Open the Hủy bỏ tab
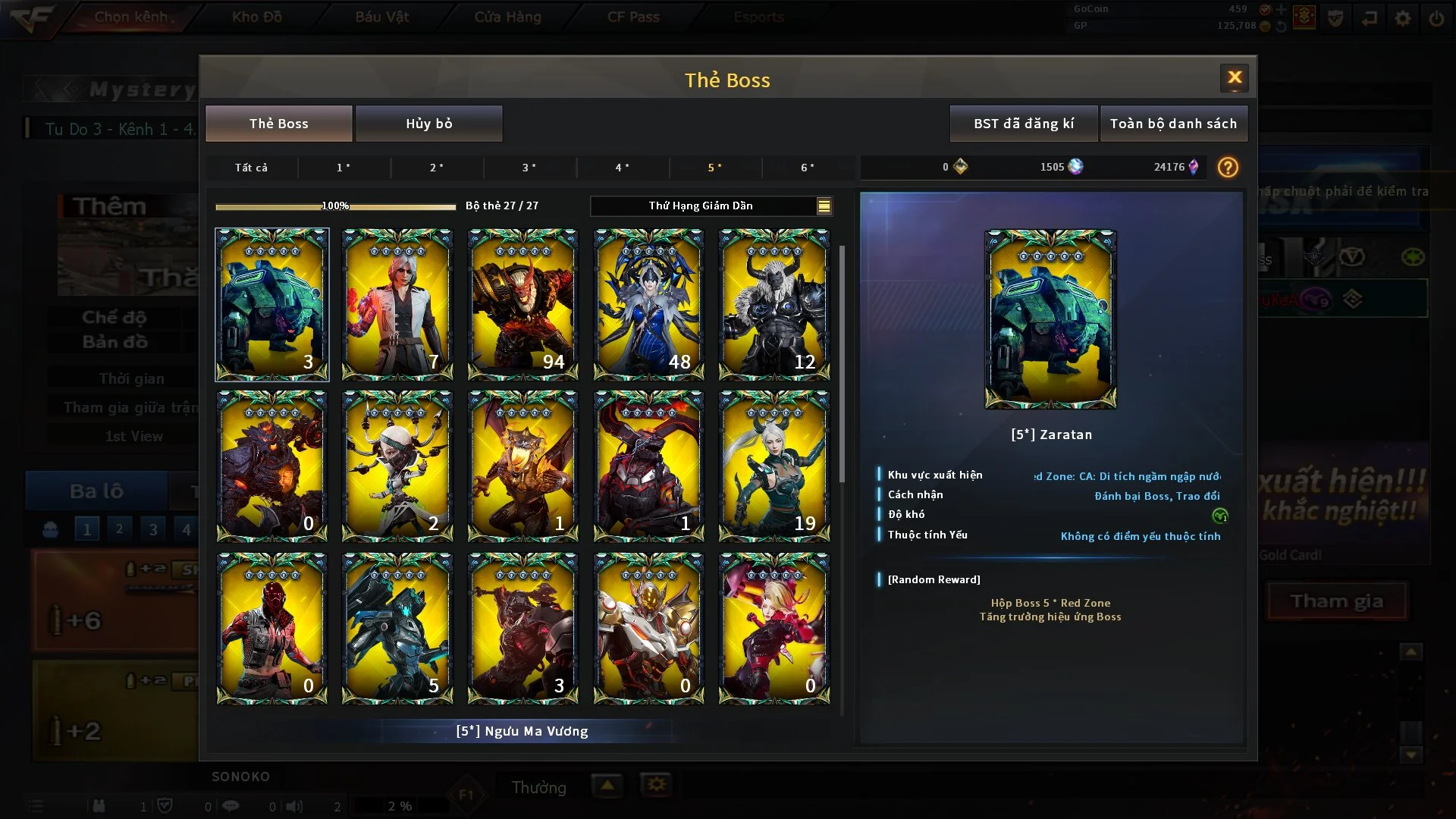Screen dimensions: 1456x819 [x=428, y=124]
